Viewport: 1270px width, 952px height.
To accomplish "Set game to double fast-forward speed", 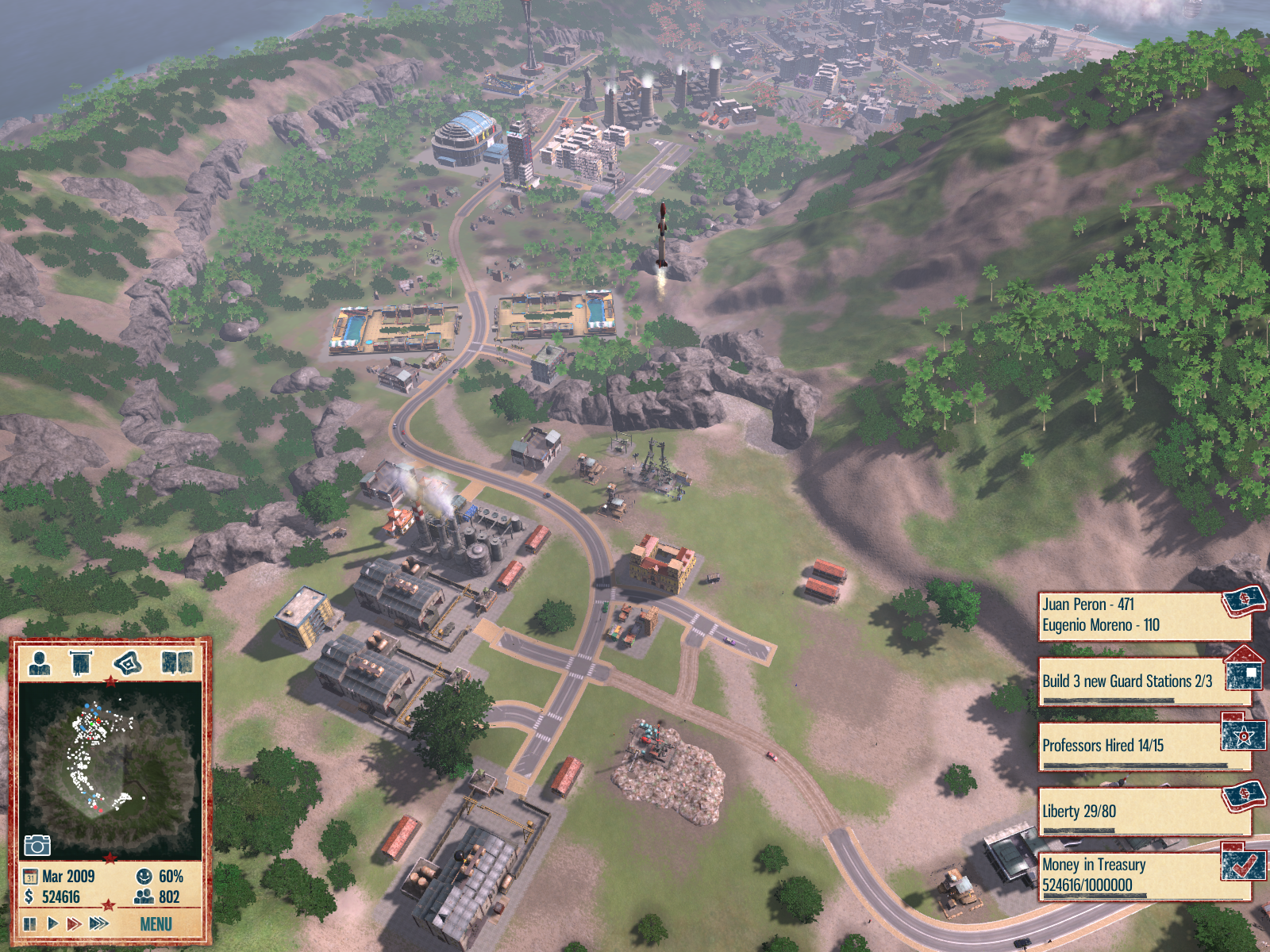I will (74, 923).
